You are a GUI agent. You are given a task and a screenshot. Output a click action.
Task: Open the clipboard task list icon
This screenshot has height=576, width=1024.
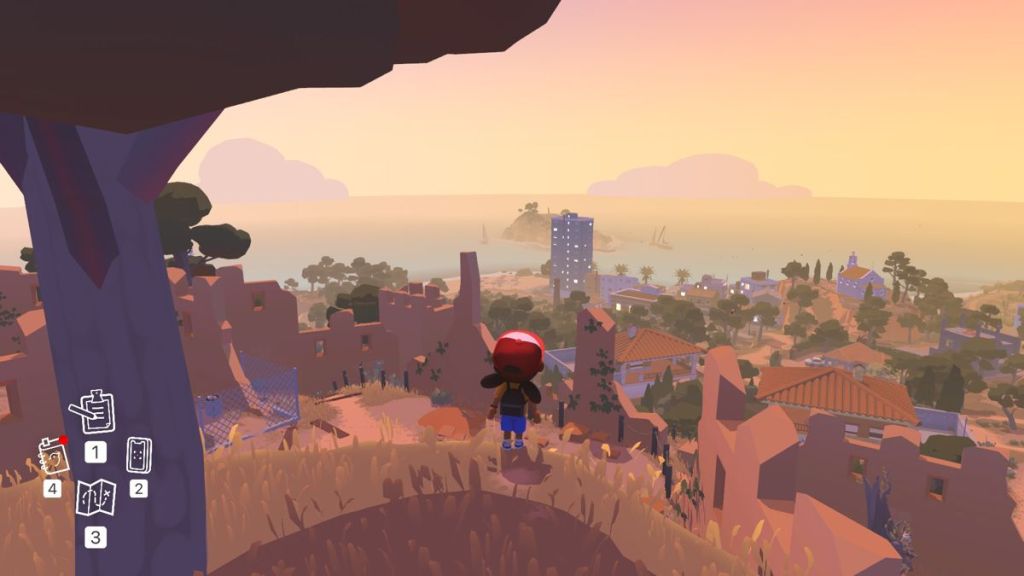[93, 411]
